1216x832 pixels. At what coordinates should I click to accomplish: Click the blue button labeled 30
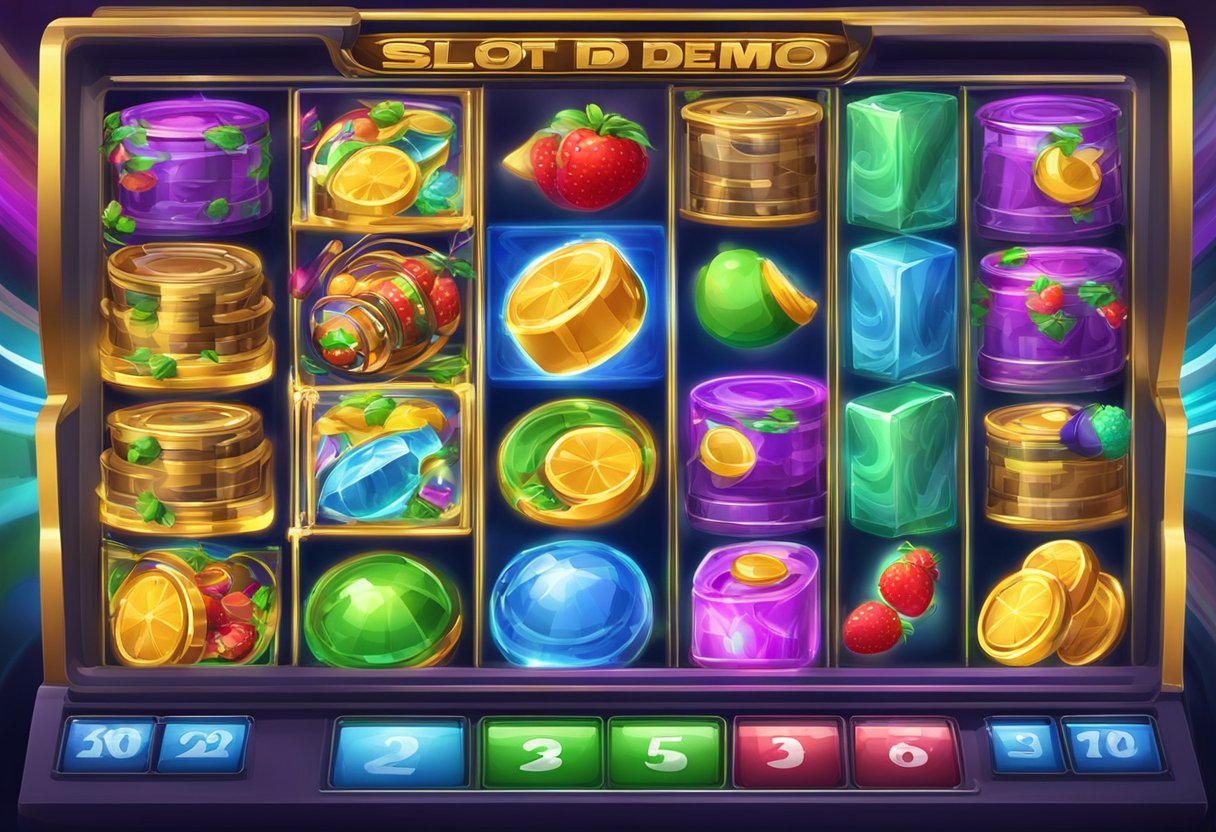pos(106,745)
